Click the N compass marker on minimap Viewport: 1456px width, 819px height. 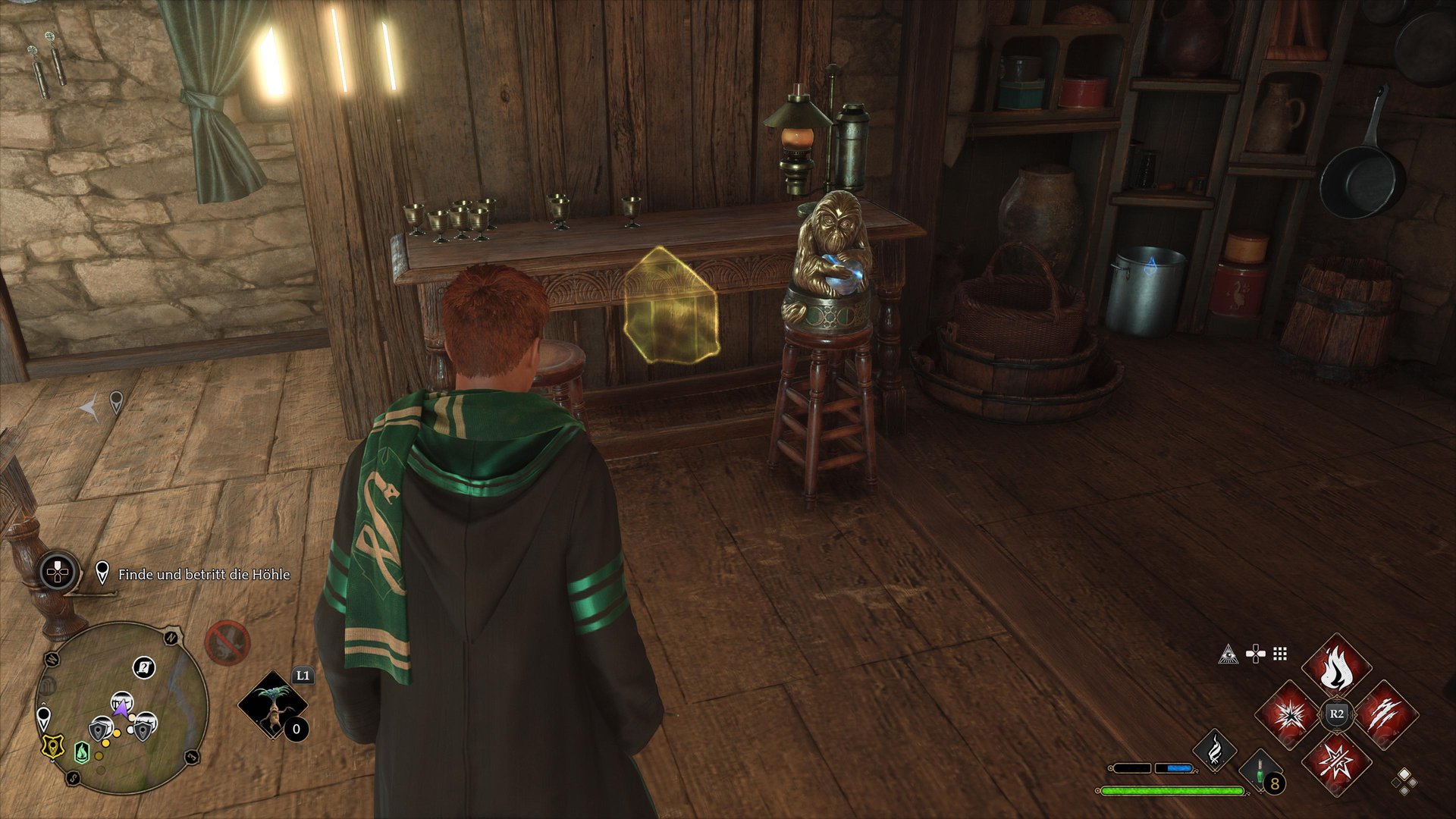click(x=172, y=637)
